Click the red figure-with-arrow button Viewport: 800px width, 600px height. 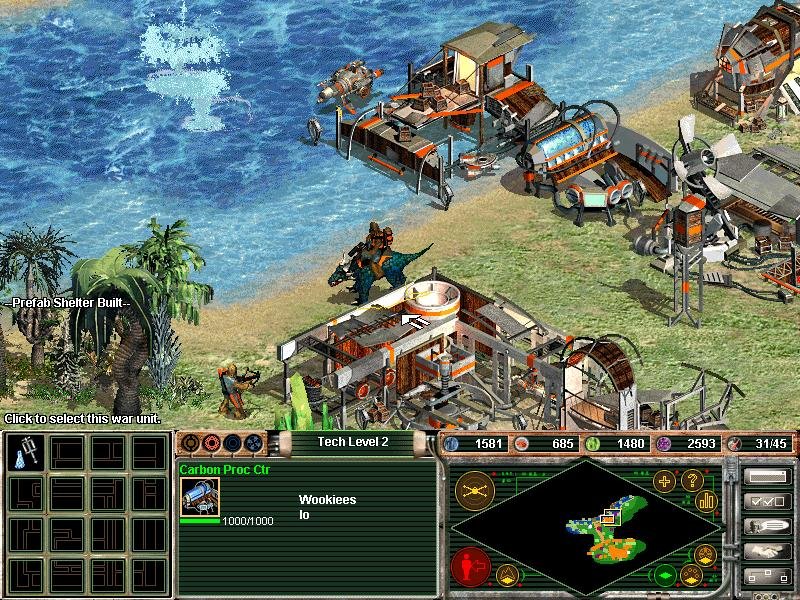(x=469, y=566)
